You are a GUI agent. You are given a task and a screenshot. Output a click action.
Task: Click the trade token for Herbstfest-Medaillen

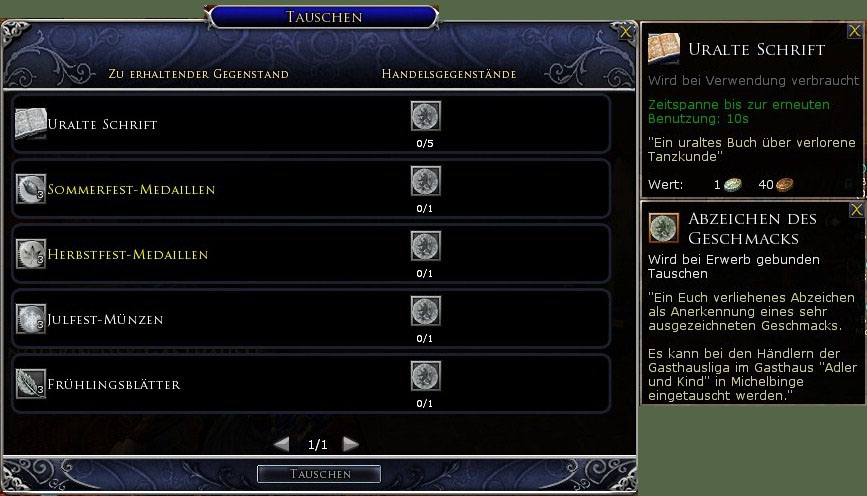point(426,247)
